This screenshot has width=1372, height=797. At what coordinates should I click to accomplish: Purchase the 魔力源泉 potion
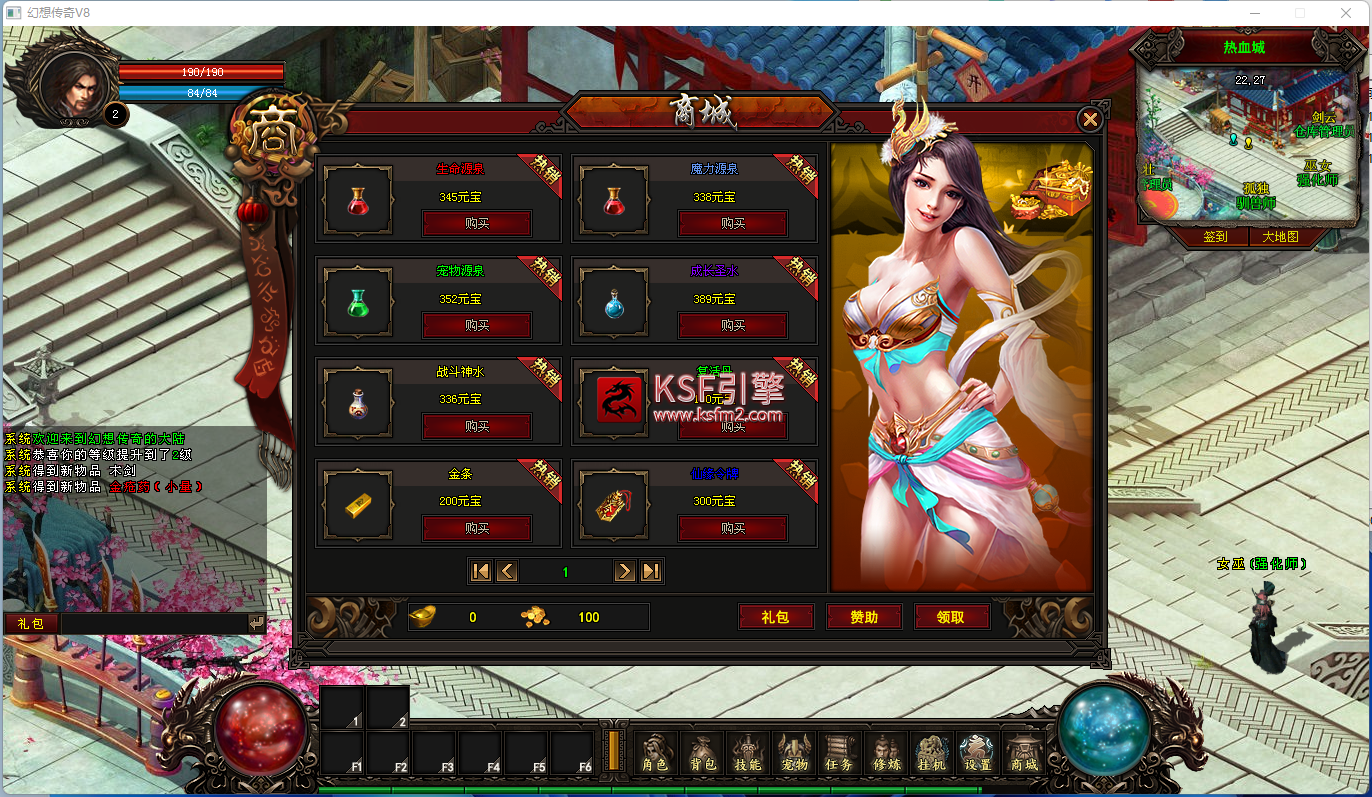click(733, 223)
